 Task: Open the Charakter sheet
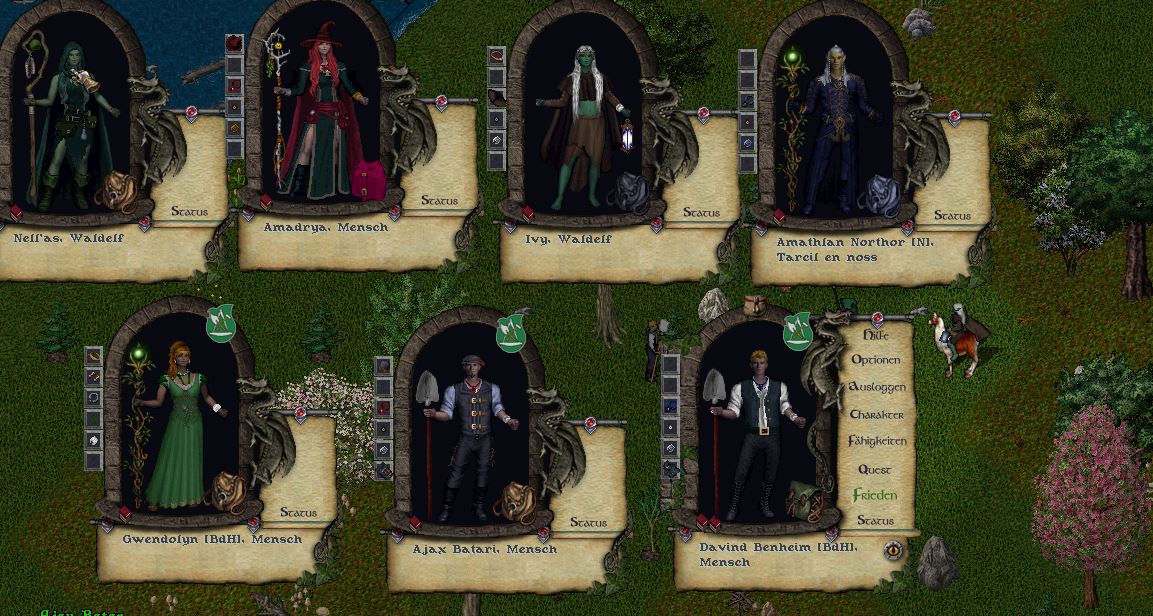876,414
